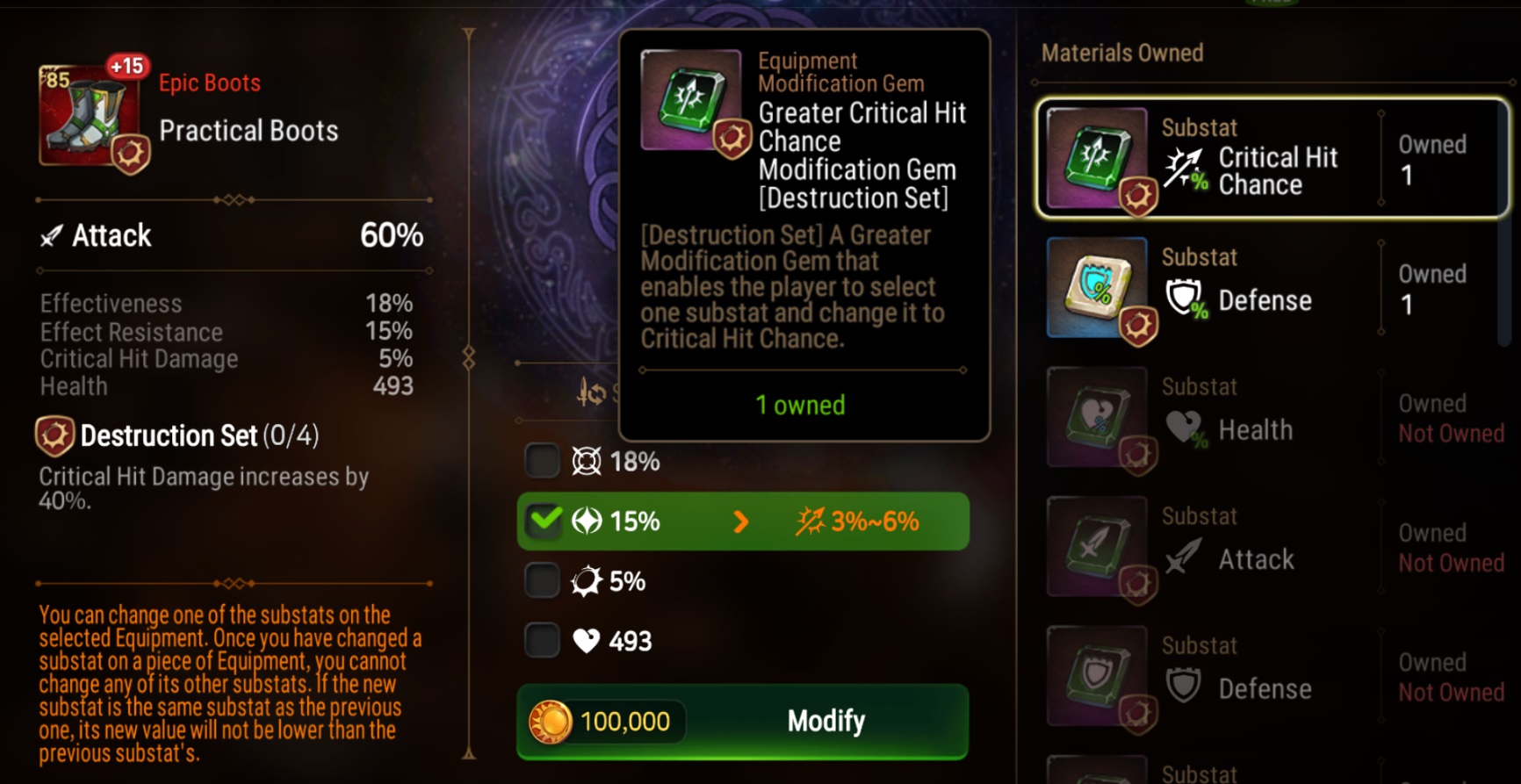Click the orange arrow showing substat conversion

(743, 520)
